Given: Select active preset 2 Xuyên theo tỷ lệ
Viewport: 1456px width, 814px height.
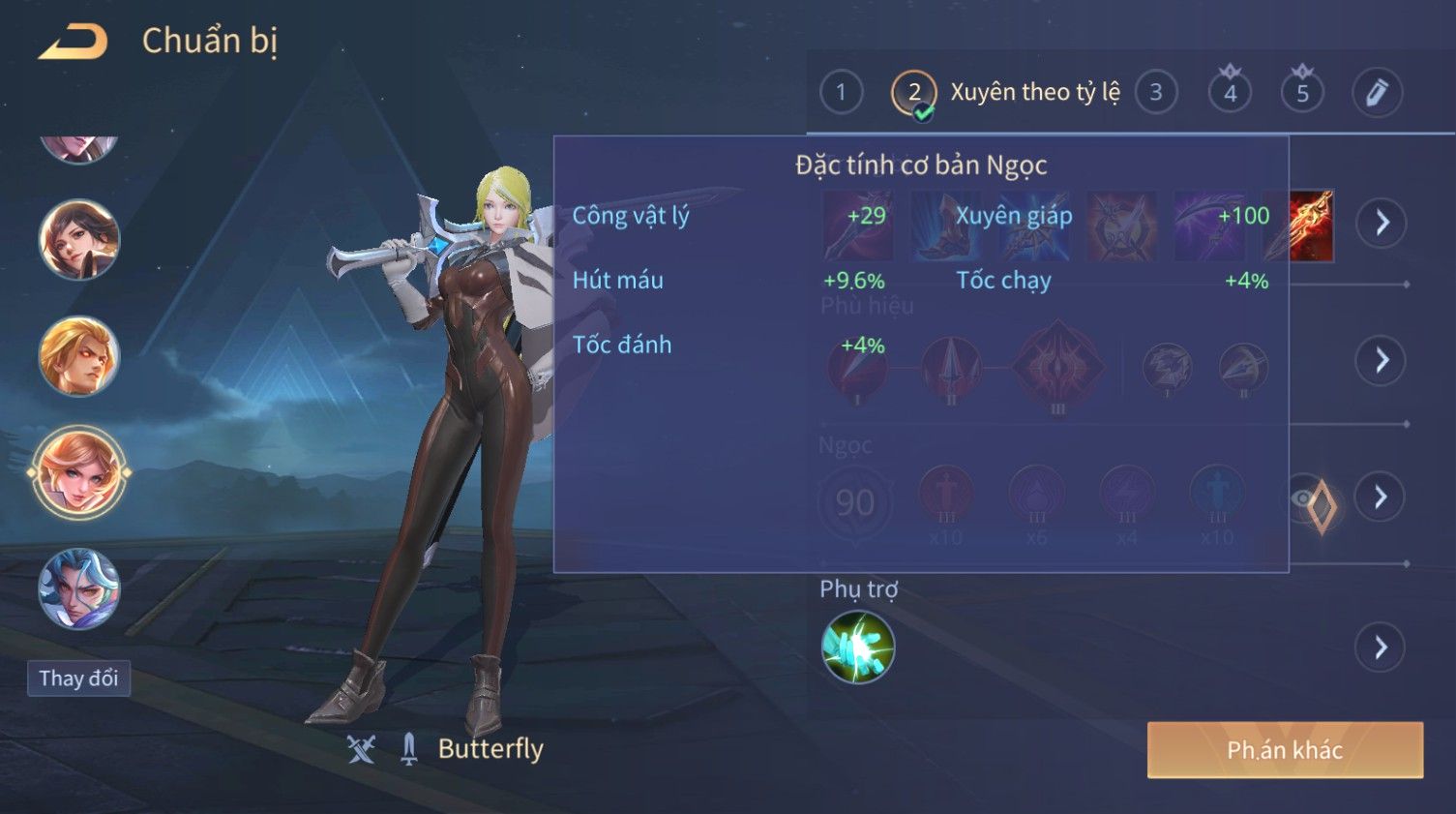Looking at the screenshot, I should tap(914, 94).
